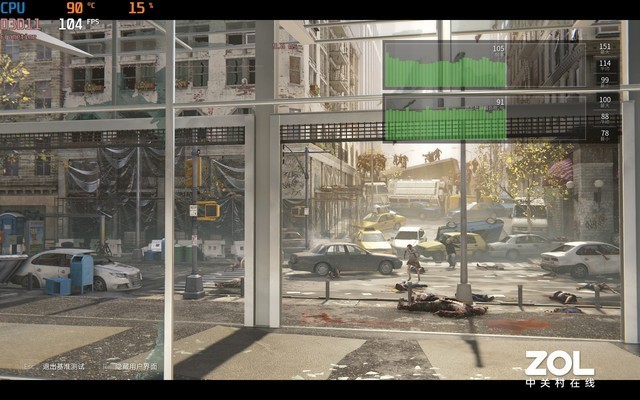Exit the benchmark via 退出基准测试
Viewport: 640px width, 400px height.
click(x=62, y=366)
